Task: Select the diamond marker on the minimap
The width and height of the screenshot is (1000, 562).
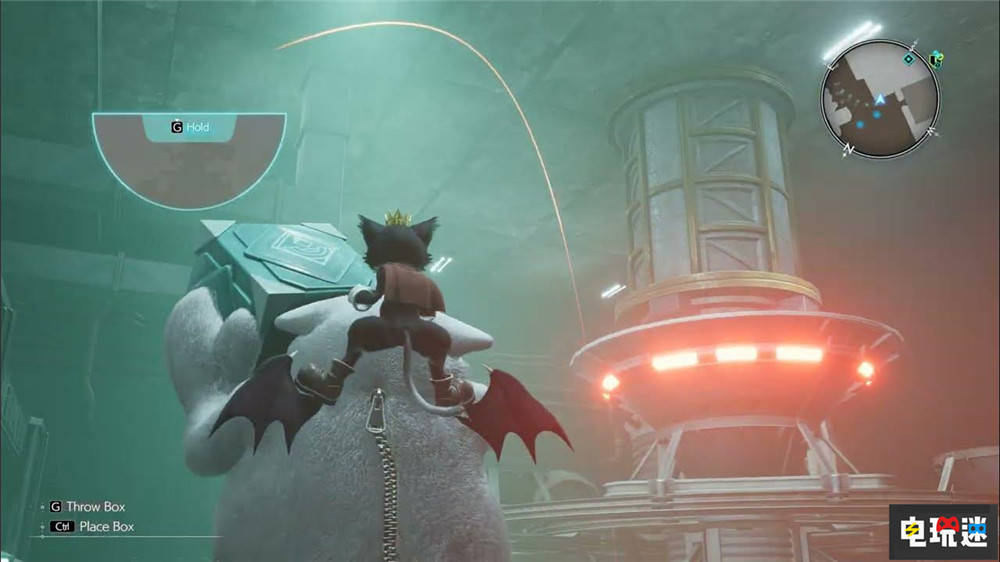Action: pos(908,59)
